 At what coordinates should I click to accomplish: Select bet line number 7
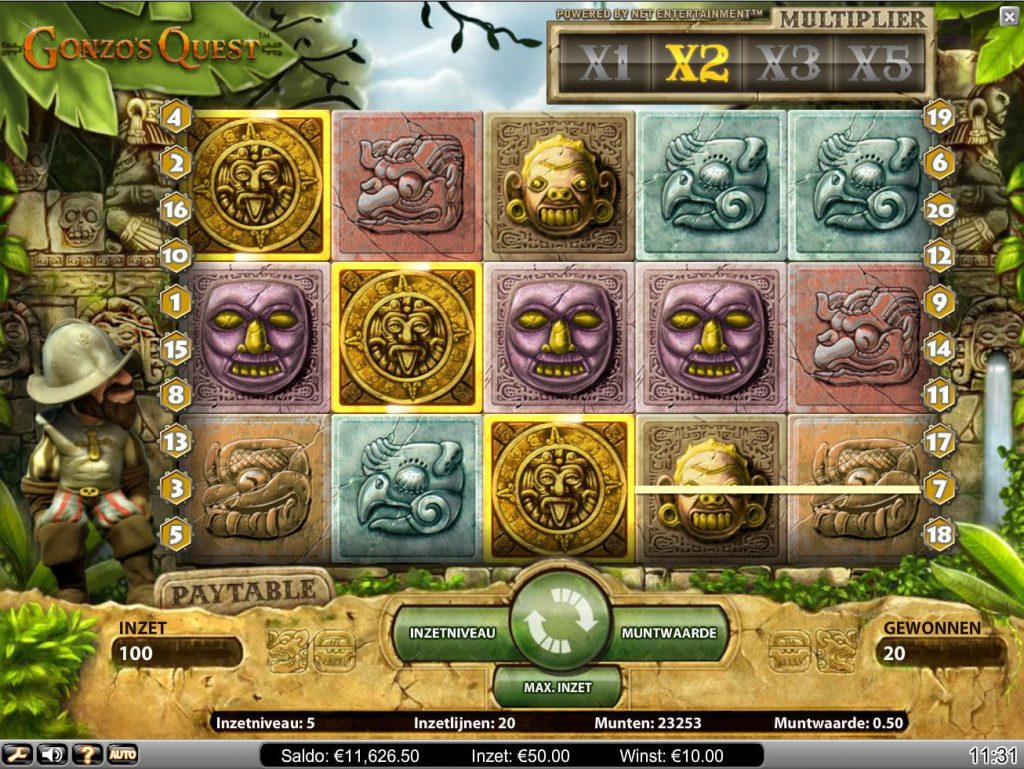click(x=939, y=489)
